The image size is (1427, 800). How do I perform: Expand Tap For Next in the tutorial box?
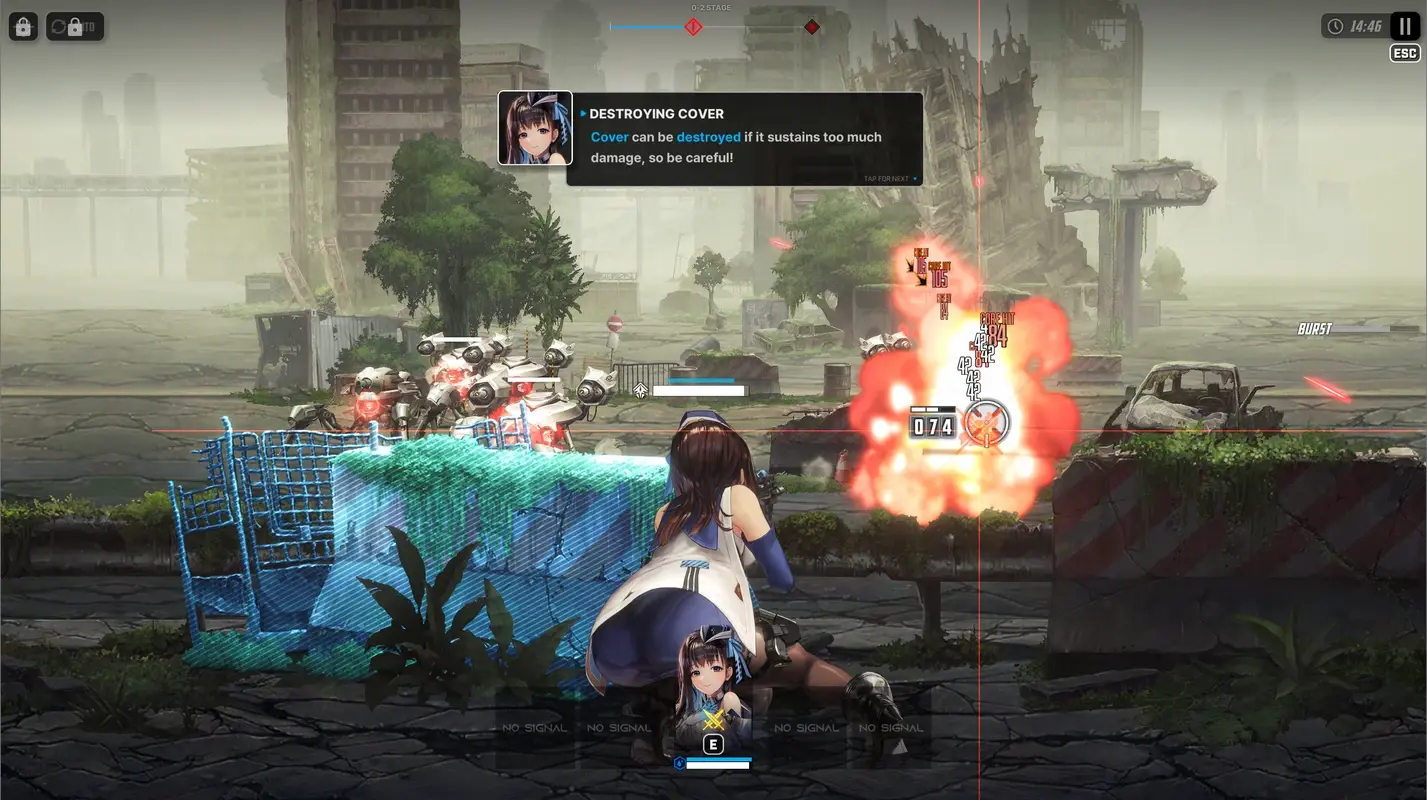click(x=886, y=176)
